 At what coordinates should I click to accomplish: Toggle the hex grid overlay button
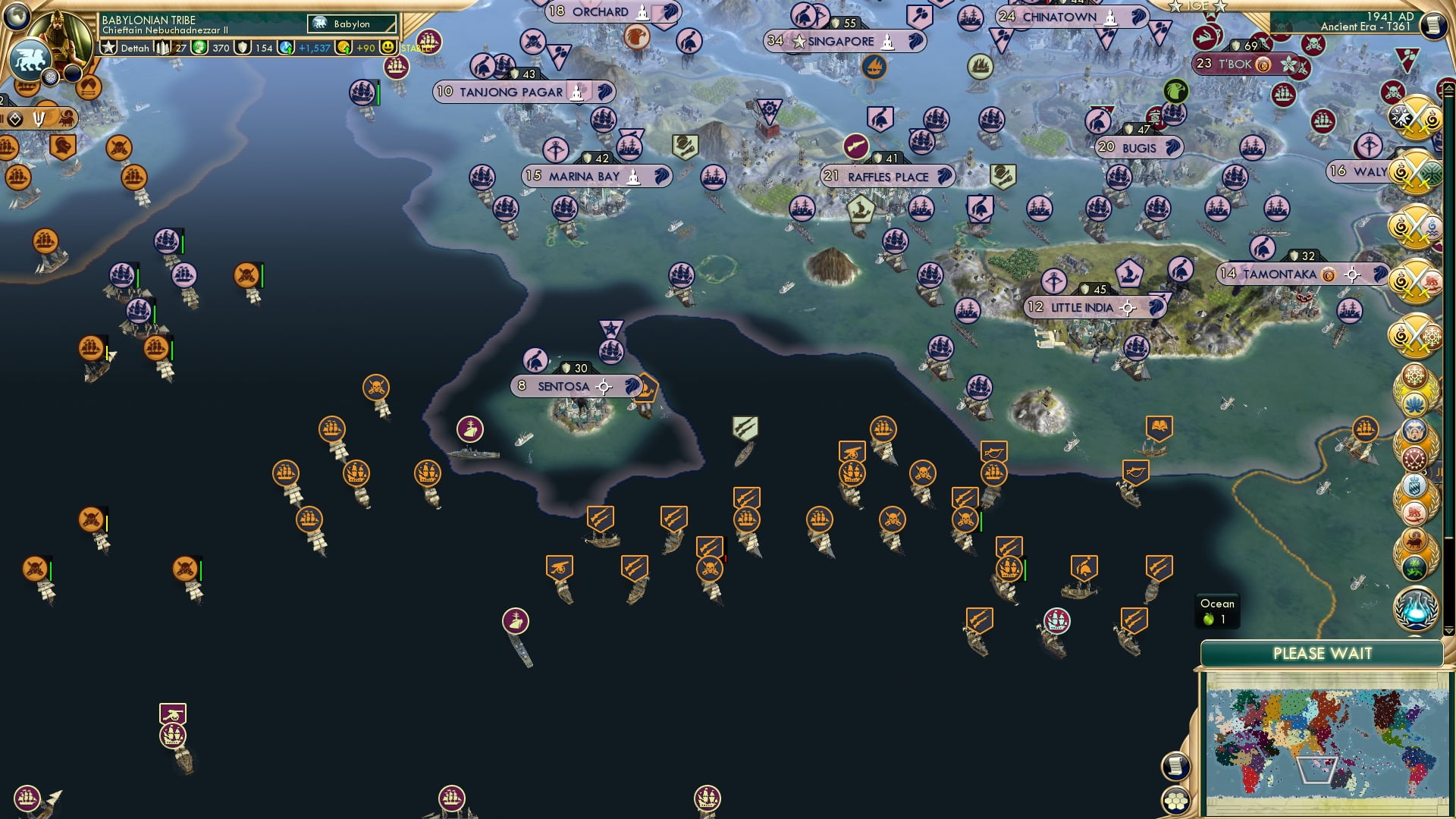pos(1175,802)
